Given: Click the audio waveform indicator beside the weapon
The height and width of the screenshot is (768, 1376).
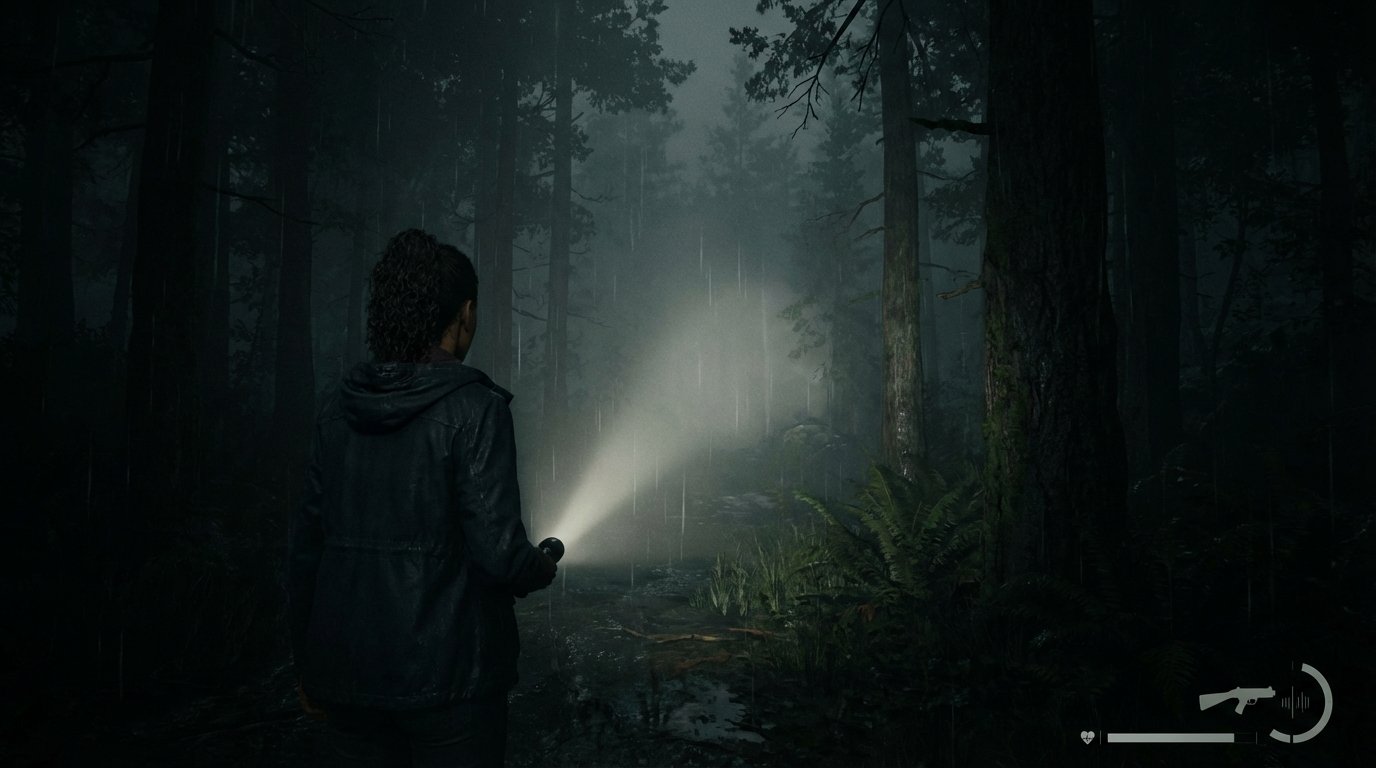Looking at the screenshot, I should [x=1294, y=702].
